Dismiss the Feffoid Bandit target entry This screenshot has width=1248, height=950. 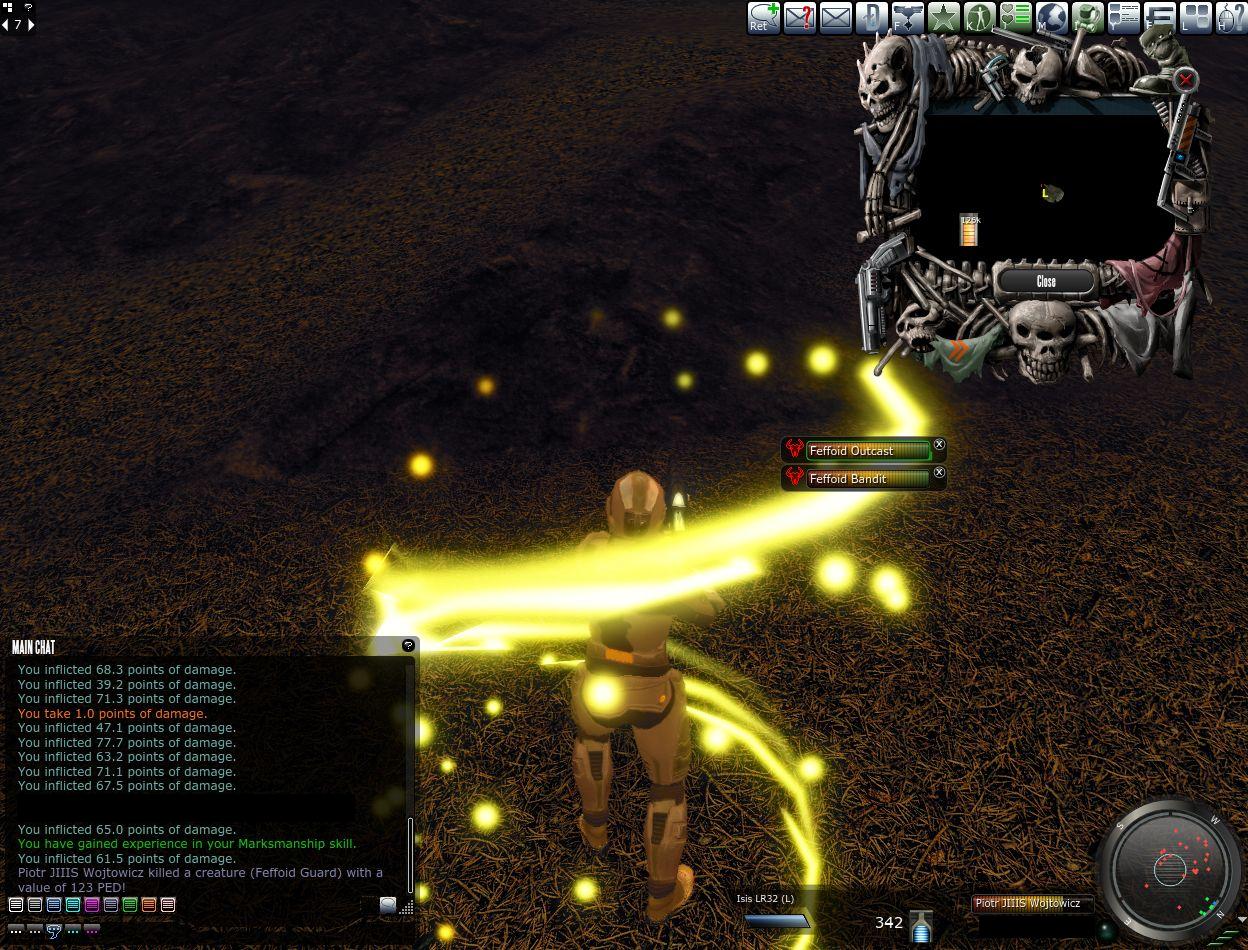(x=939, y=472)
